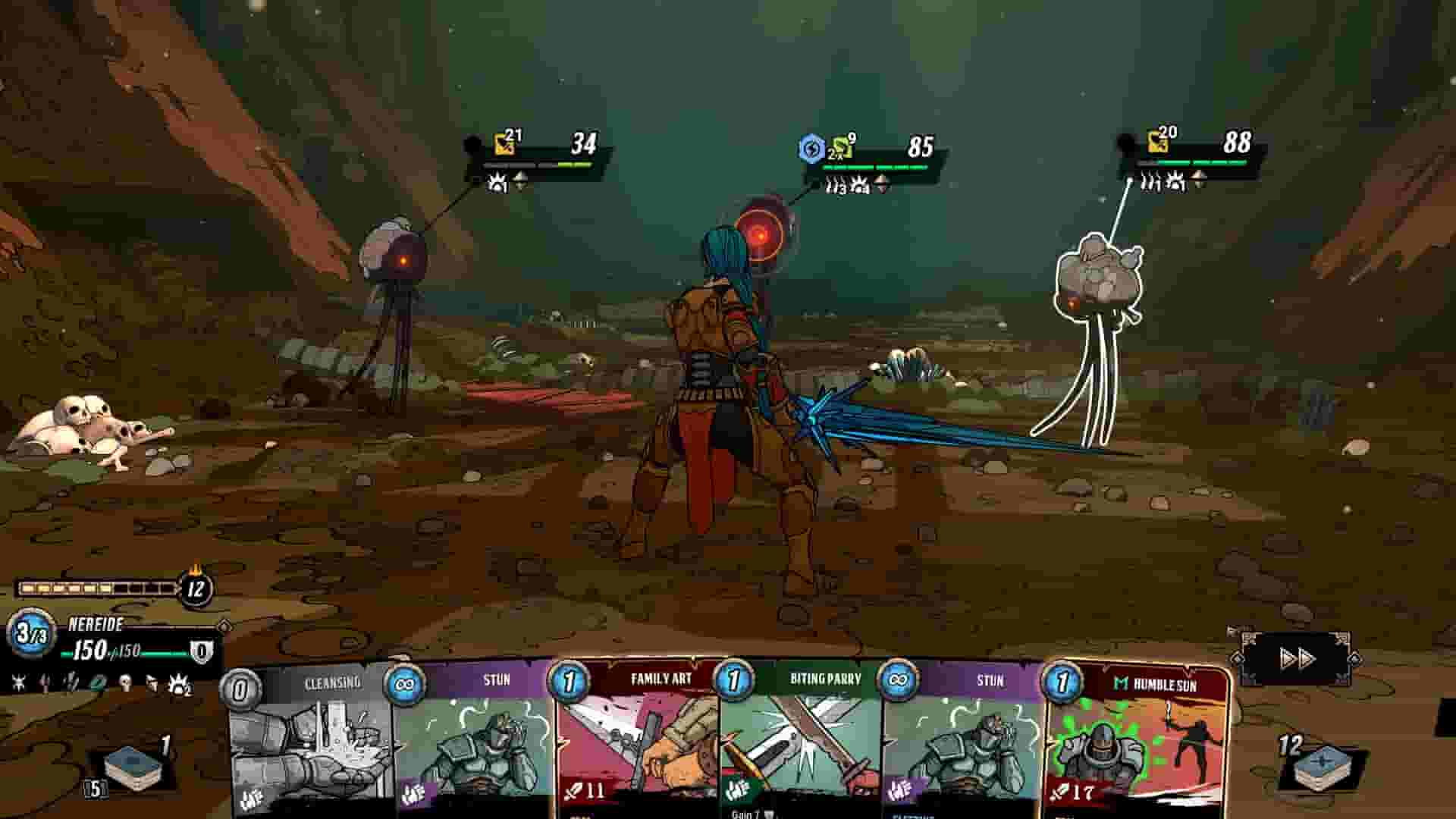The height and width of the screenshot is (819, 1456).
Task: Click the flame counter showing 12
Action: point(194,588)
